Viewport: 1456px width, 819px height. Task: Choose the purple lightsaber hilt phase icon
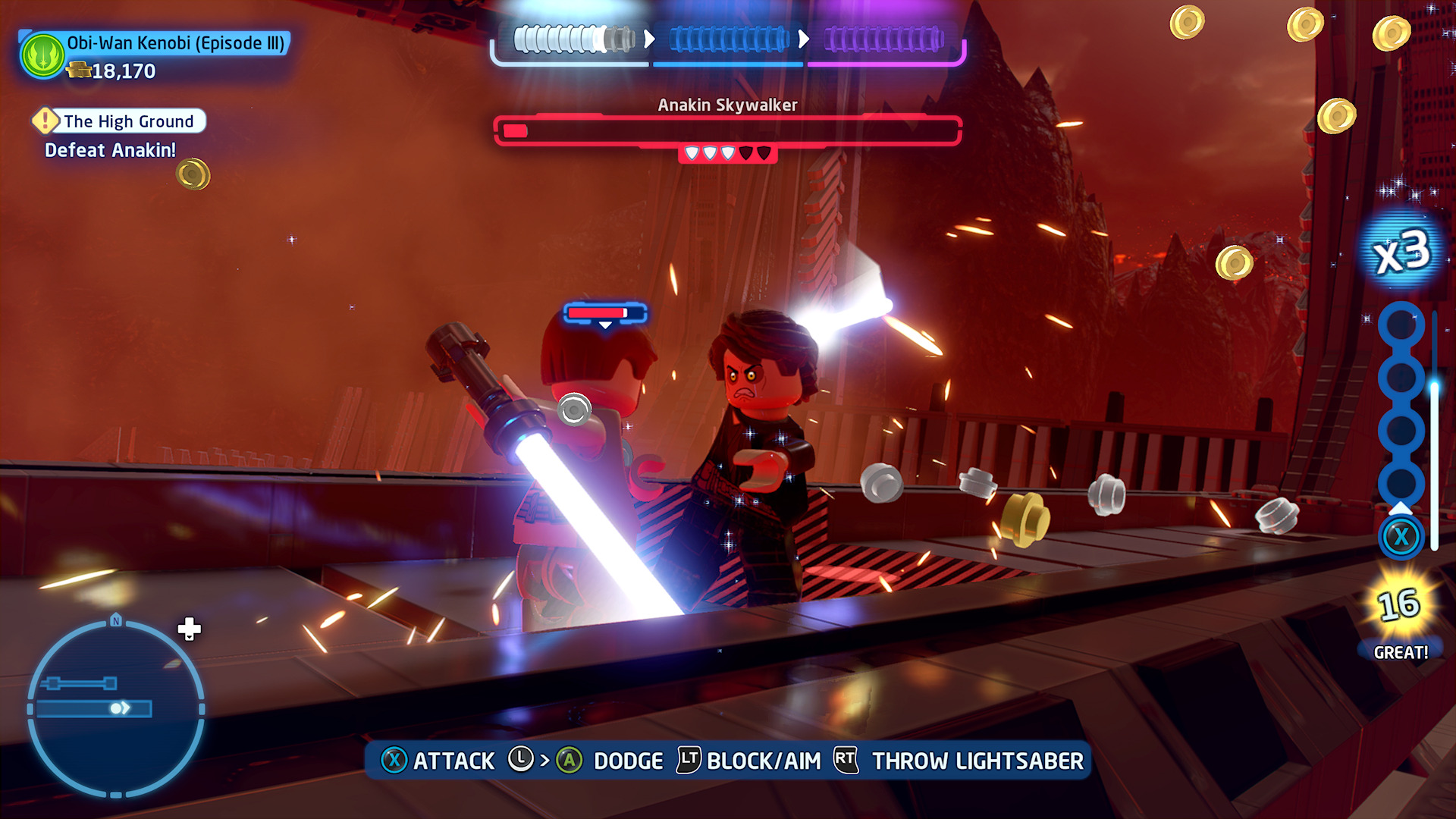click(x=883, y=39)
